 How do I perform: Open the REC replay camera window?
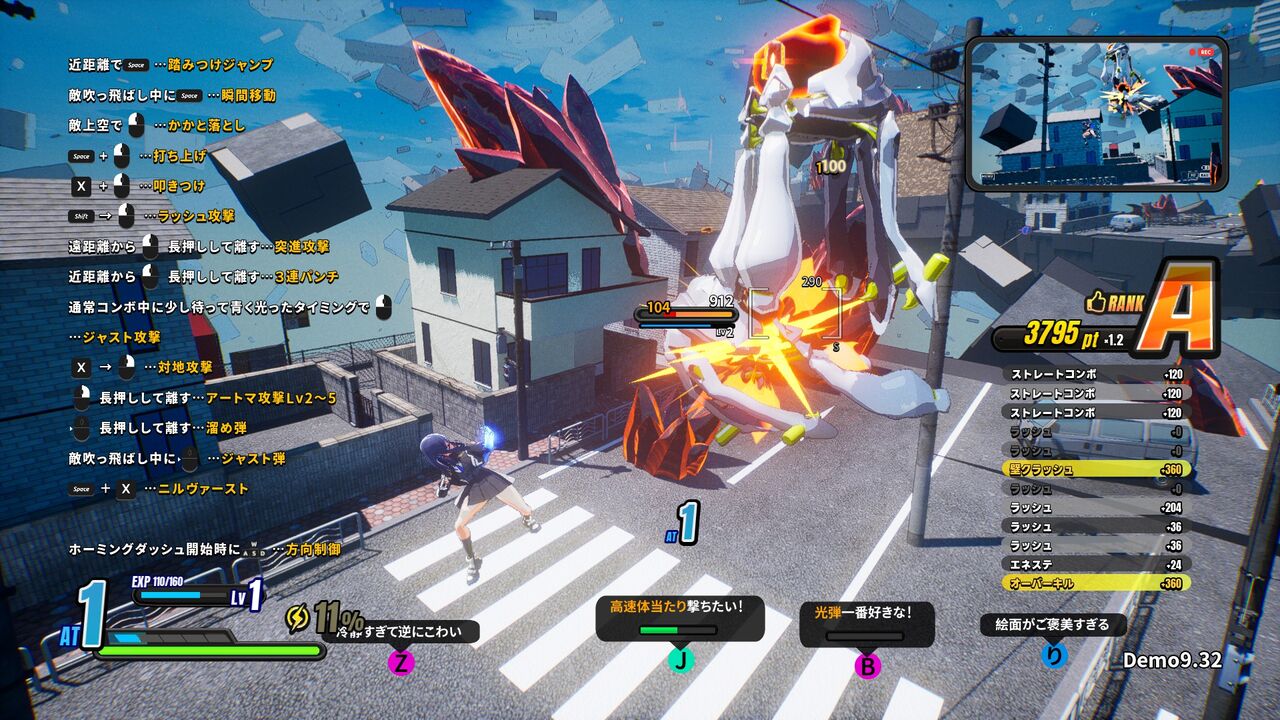1095,114
